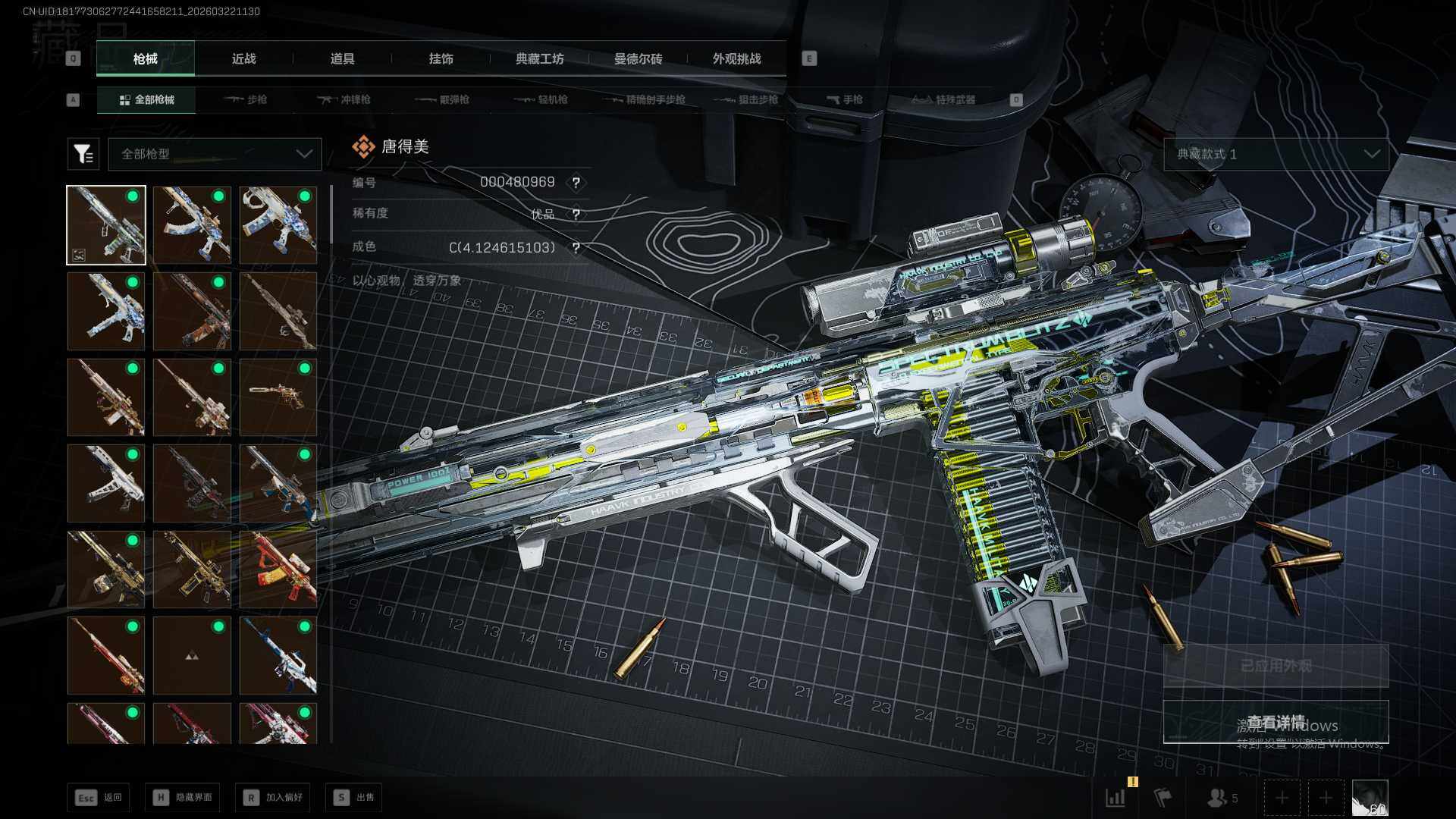Viewport: 1456px width, 819px height.
Task: Open the 全部枪型 weapon type dropdown
Action: [x=215, y=154]
